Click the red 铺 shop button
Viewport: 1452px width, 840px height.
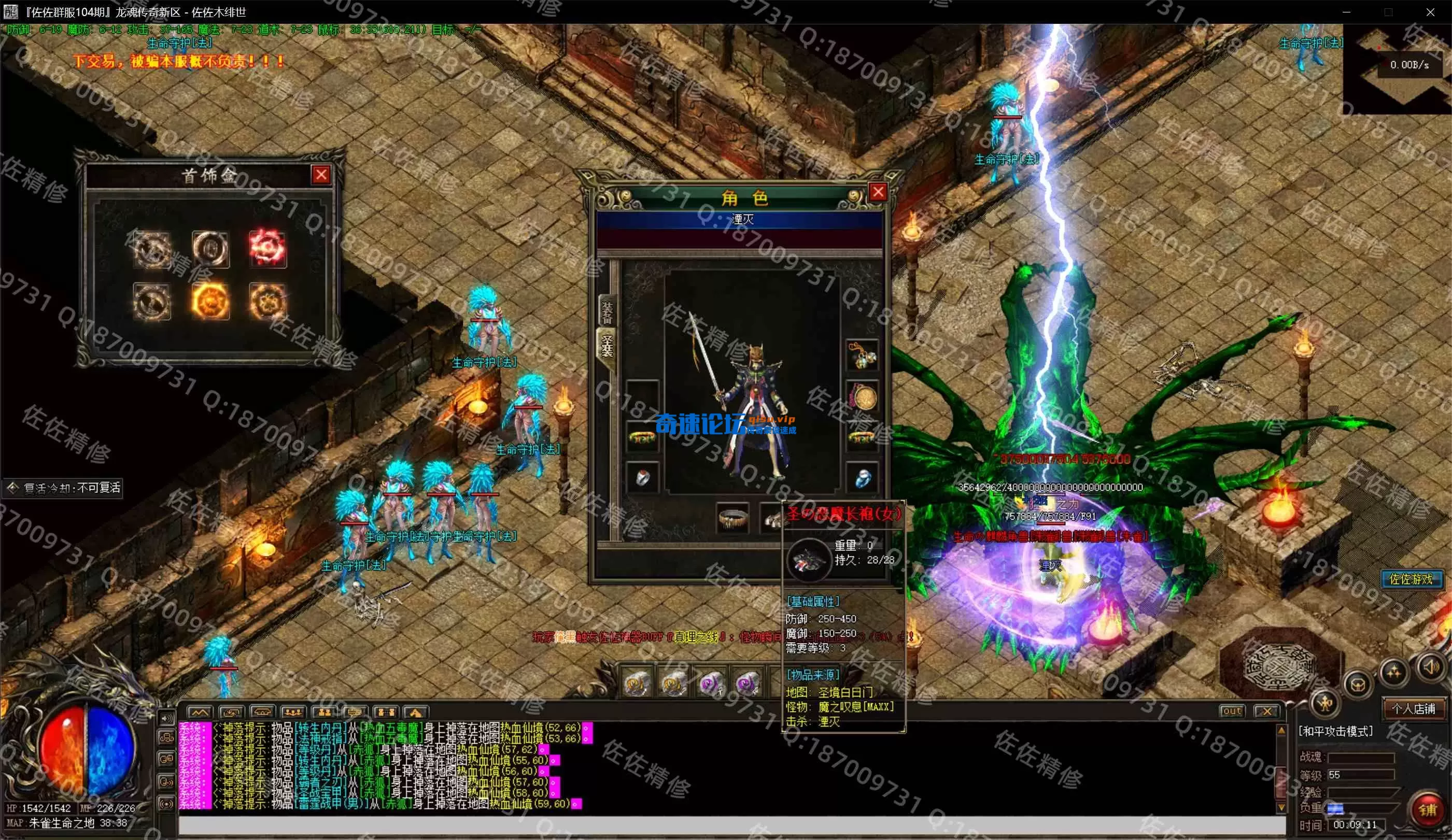1427,810
